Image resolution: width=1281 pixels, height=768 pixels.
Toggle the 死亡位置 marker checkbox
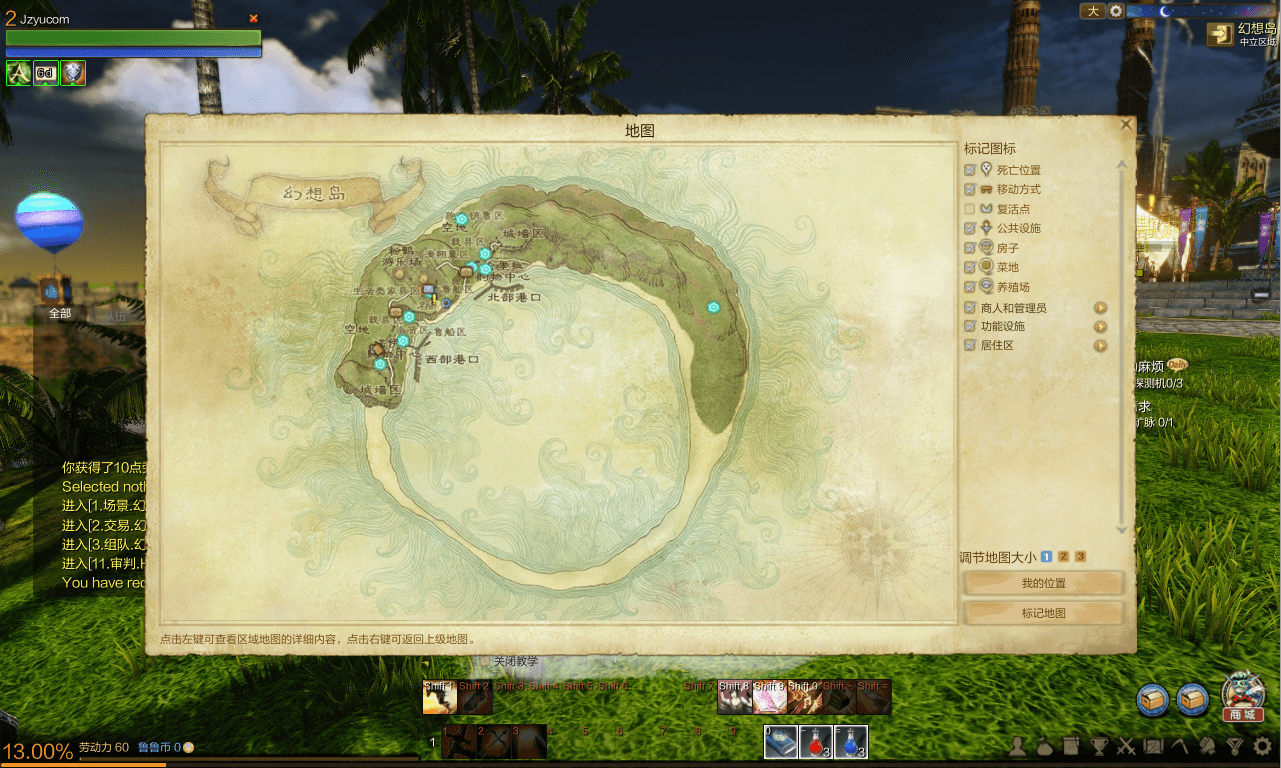tap(970, 170)
